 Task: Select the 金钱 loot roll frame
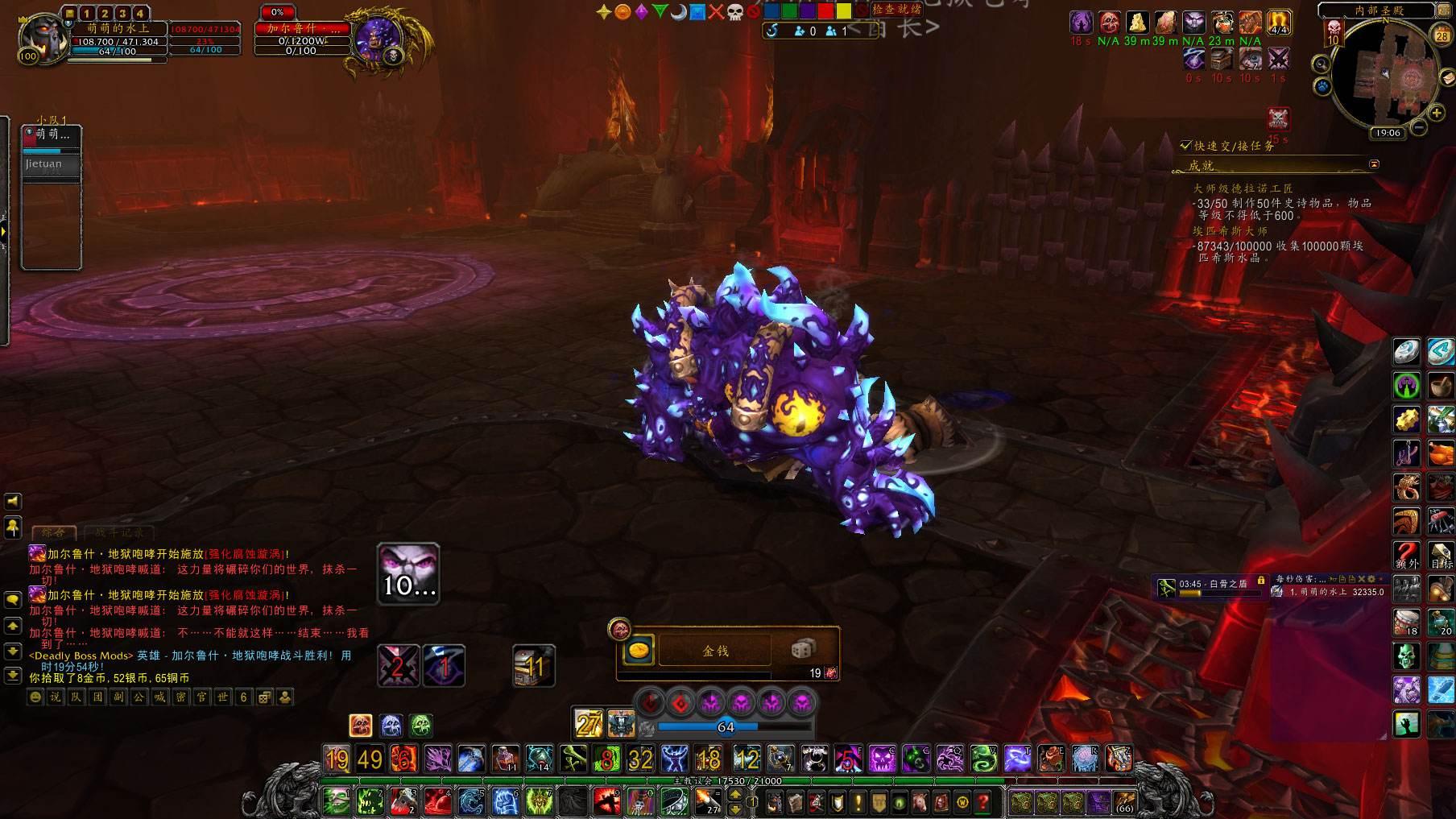[x=715, y=651]
